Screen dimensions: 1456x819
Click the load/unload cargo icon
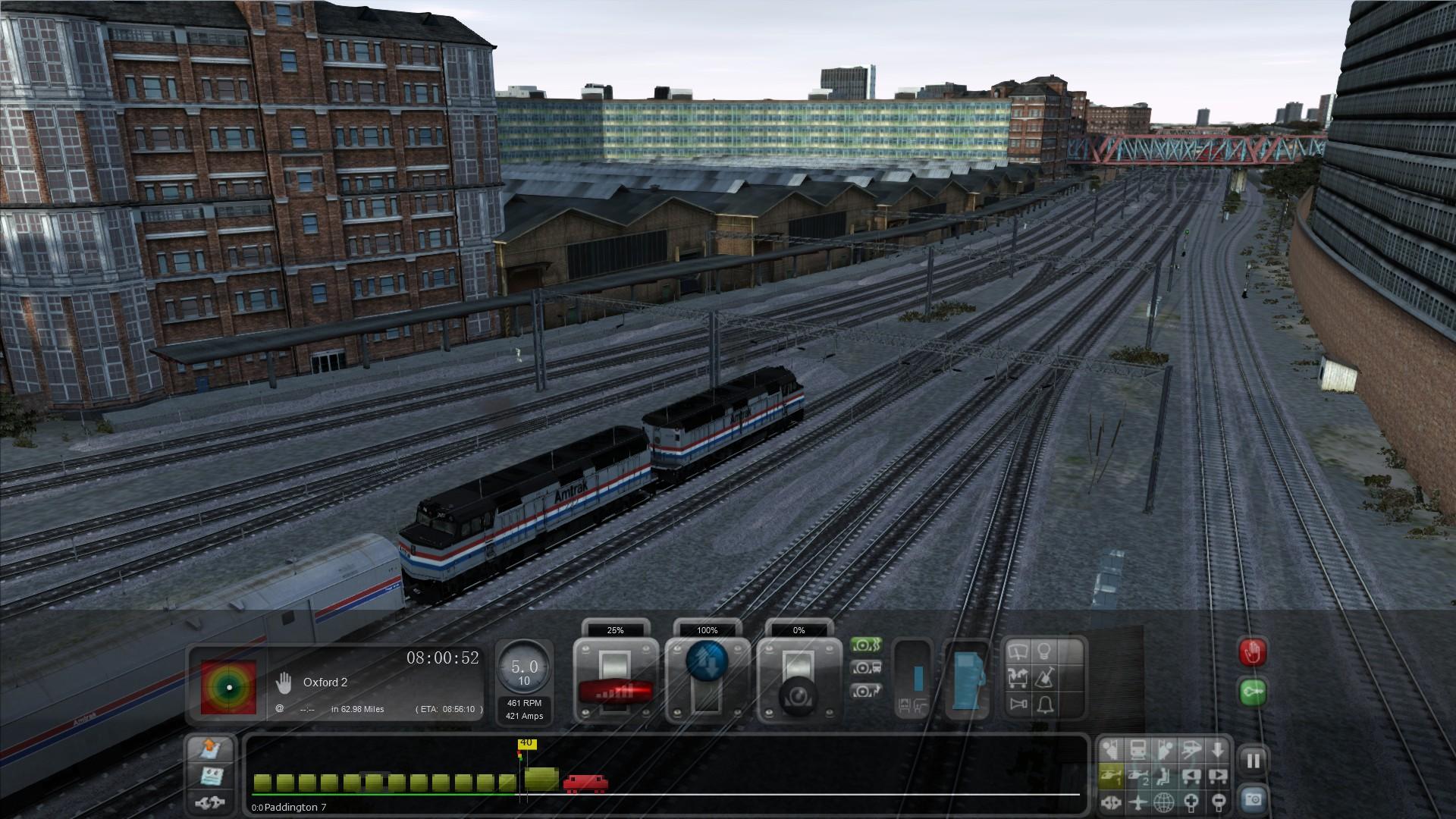click(1018, 677)
